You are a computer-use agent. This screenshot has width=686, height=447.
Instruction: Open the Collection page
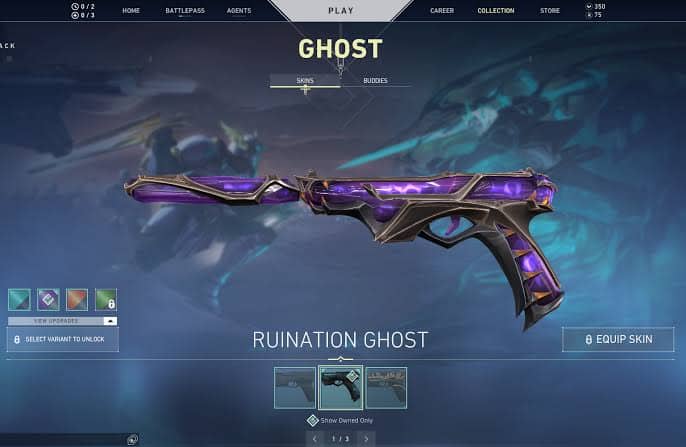pyautogui.click(x=496, y=10)
